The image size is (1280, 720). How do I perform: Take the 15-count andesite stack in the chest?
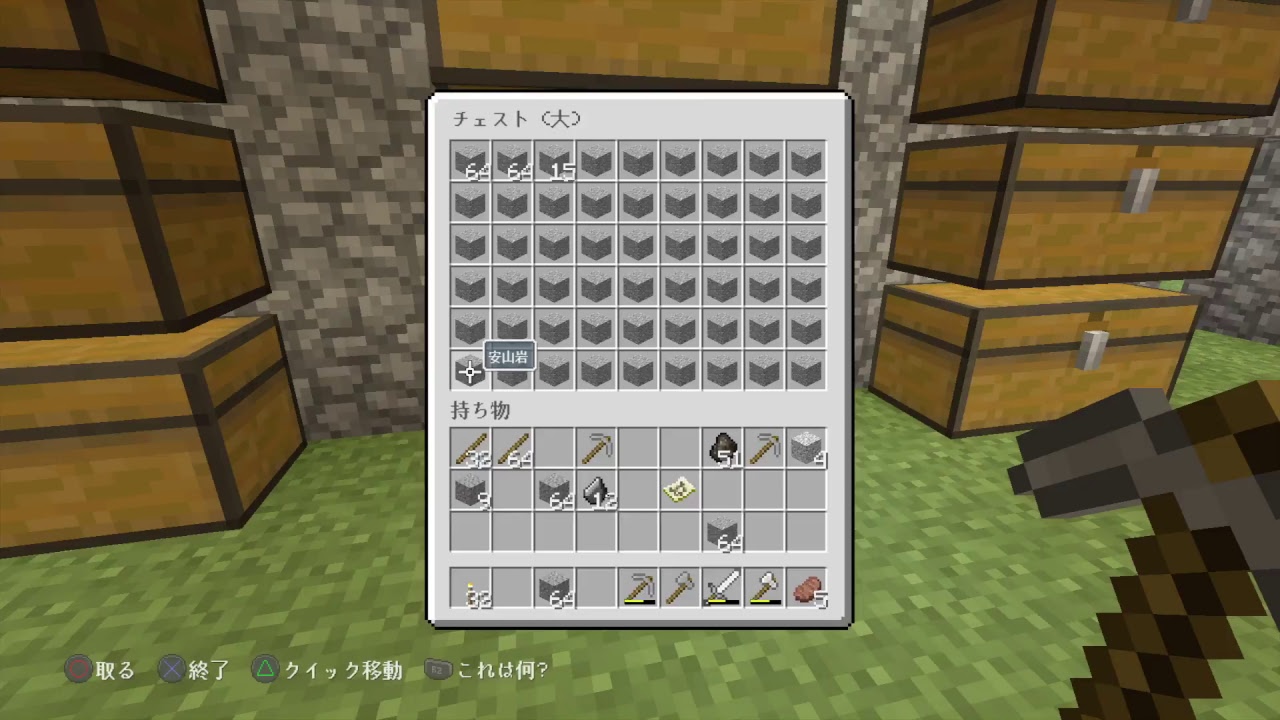coord(554,161)
